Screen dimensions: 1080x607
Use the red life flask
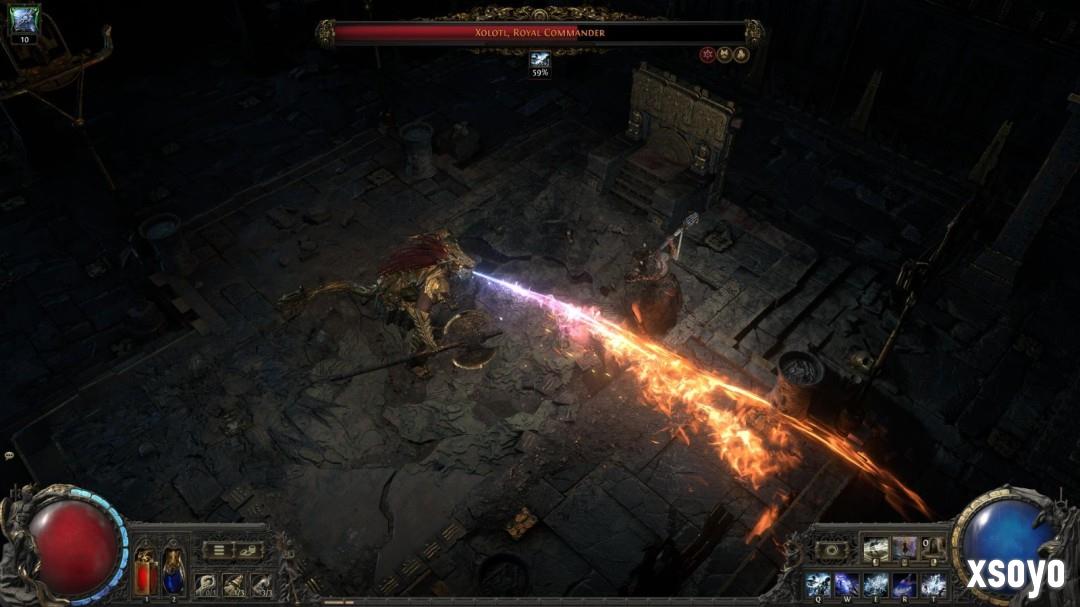coord(145,572)
